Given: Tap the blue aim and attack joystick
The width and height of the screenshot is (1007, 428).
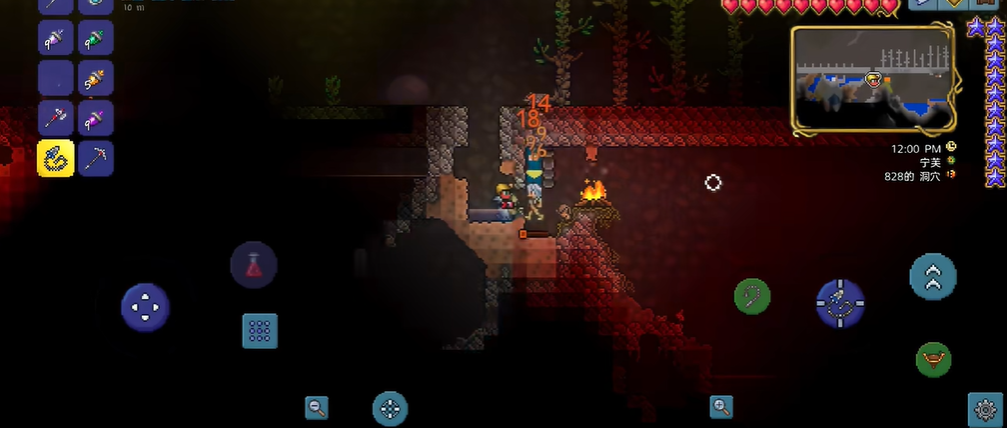Looking at the screenshot, I should [840, 302].
